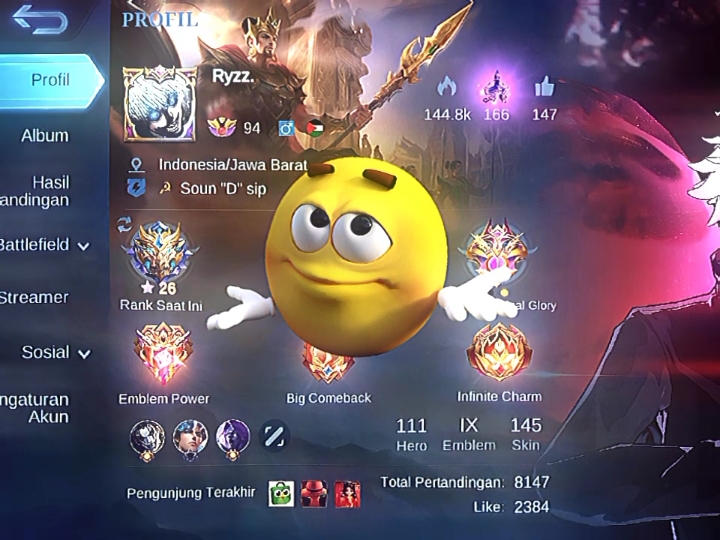This screenshot has width=720, height=540.
Task: Open the Skin collection count 145
Action: click(525, 434)
